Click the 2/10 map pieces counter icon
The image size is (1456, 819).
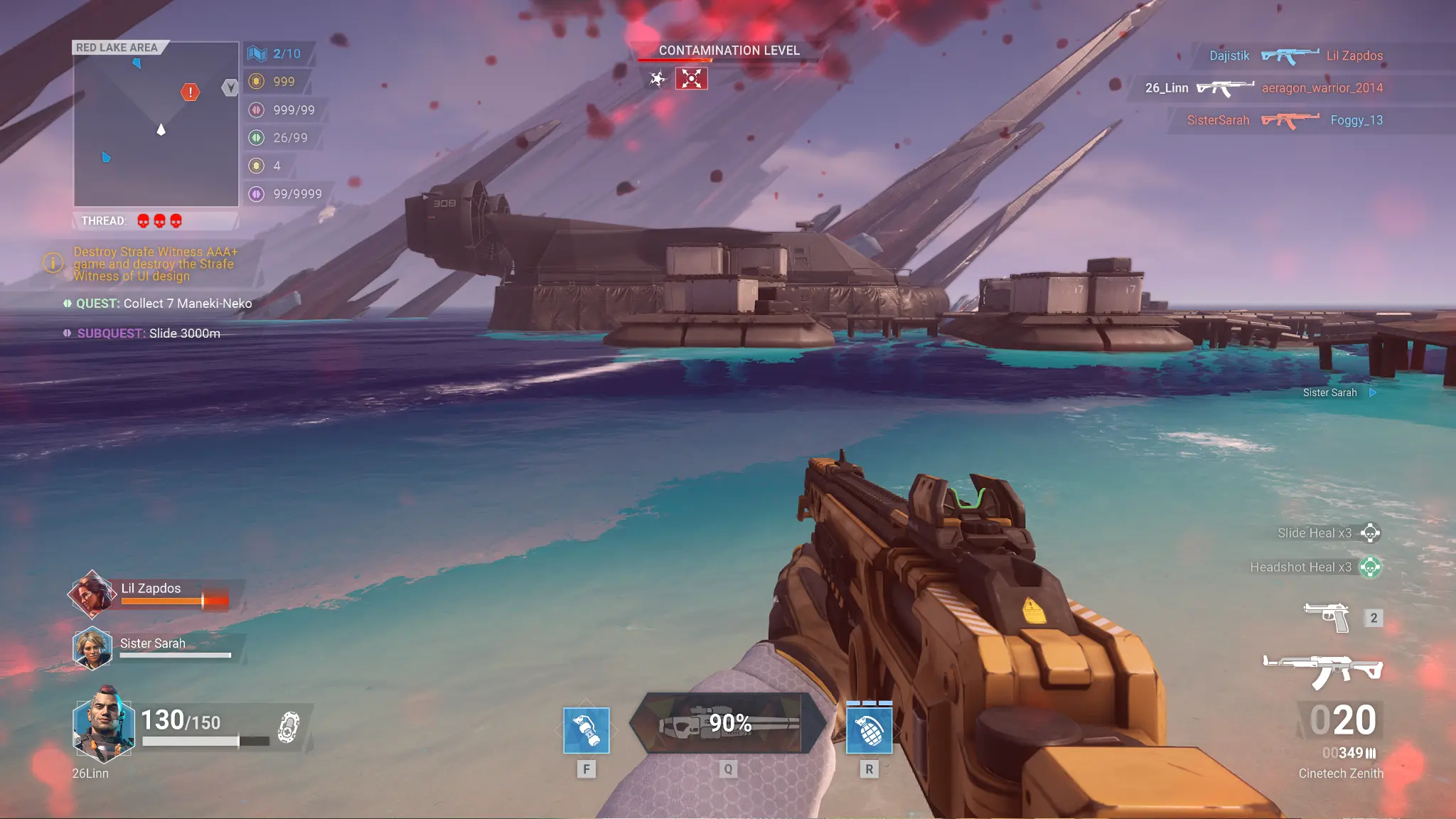257,53
